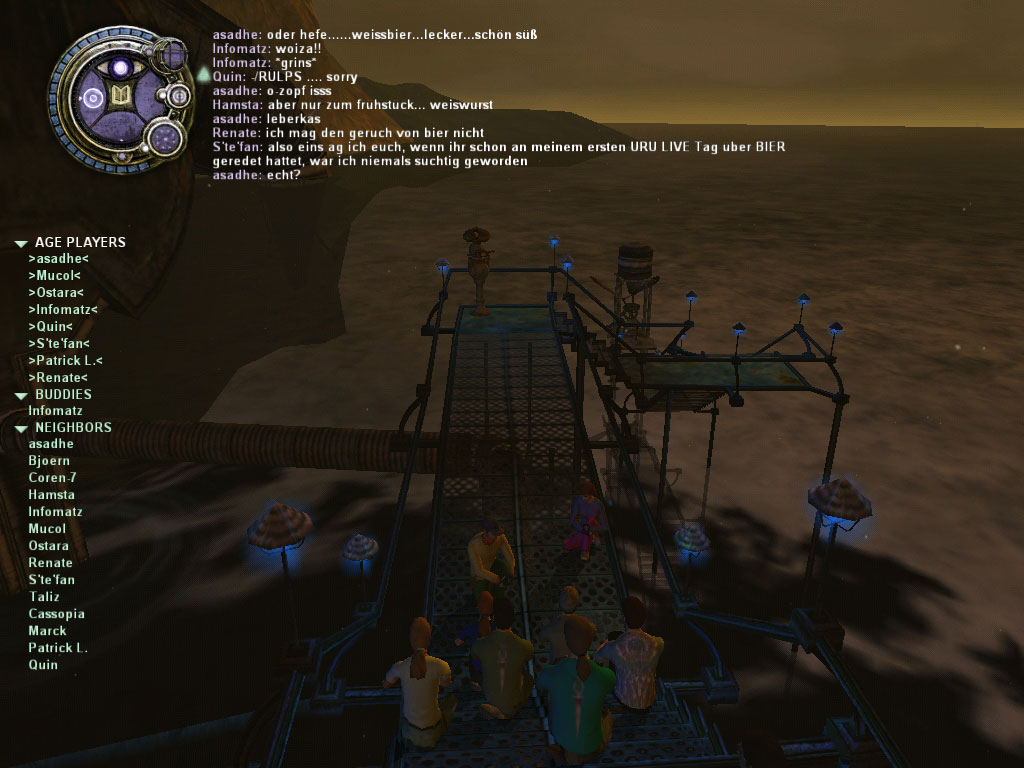
Task: Collapse the BUDDIES list
Action: coord(20,396)
